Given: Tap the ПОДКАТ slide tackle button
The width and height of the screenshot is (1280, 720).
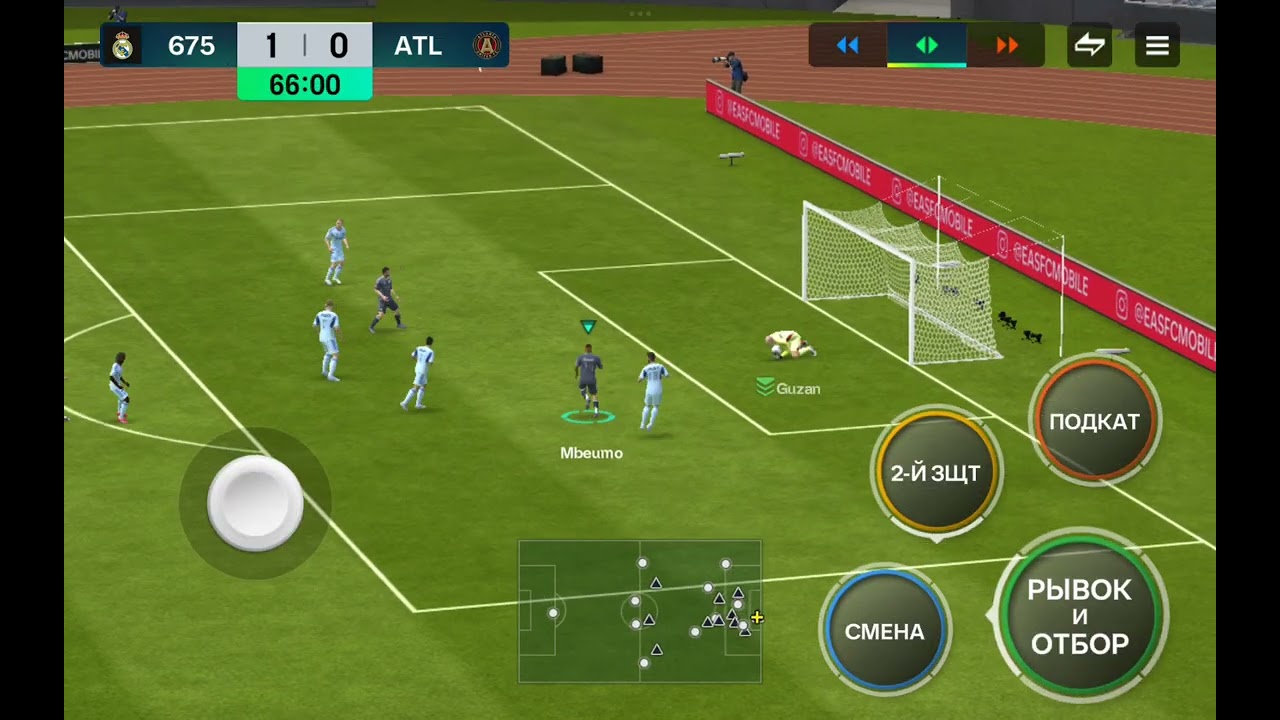Looking at the screenshot, I should [1094, 421].
